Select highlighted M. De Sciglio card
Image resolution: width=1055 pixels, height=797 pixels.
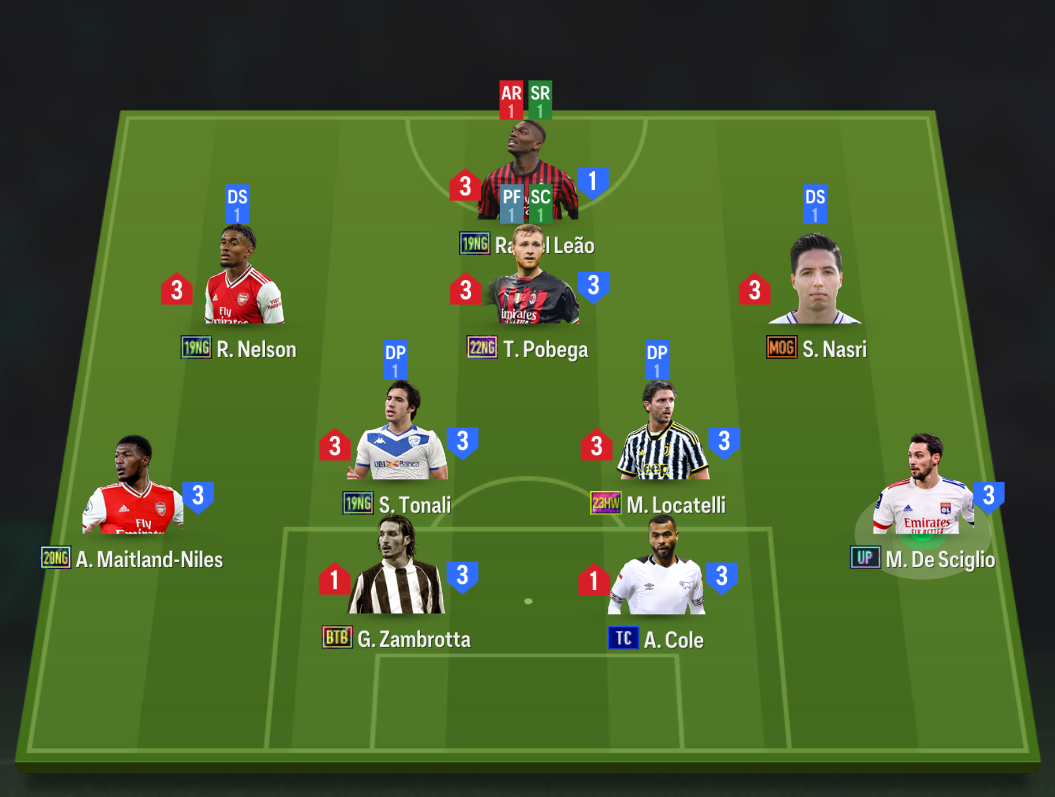[923, 490]
